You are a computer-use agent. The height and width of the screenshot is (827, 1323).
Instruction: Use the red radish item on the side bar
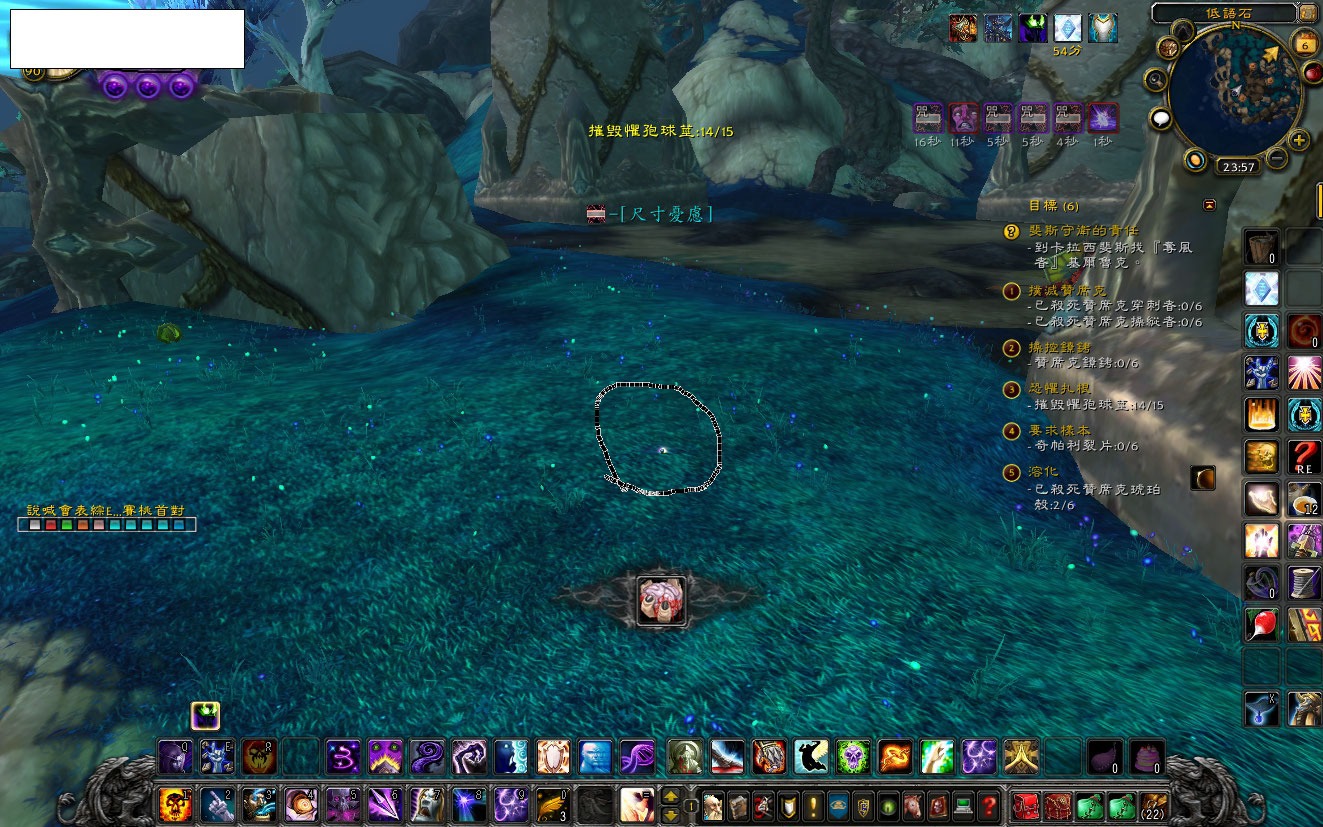[x=1261, y=624]
